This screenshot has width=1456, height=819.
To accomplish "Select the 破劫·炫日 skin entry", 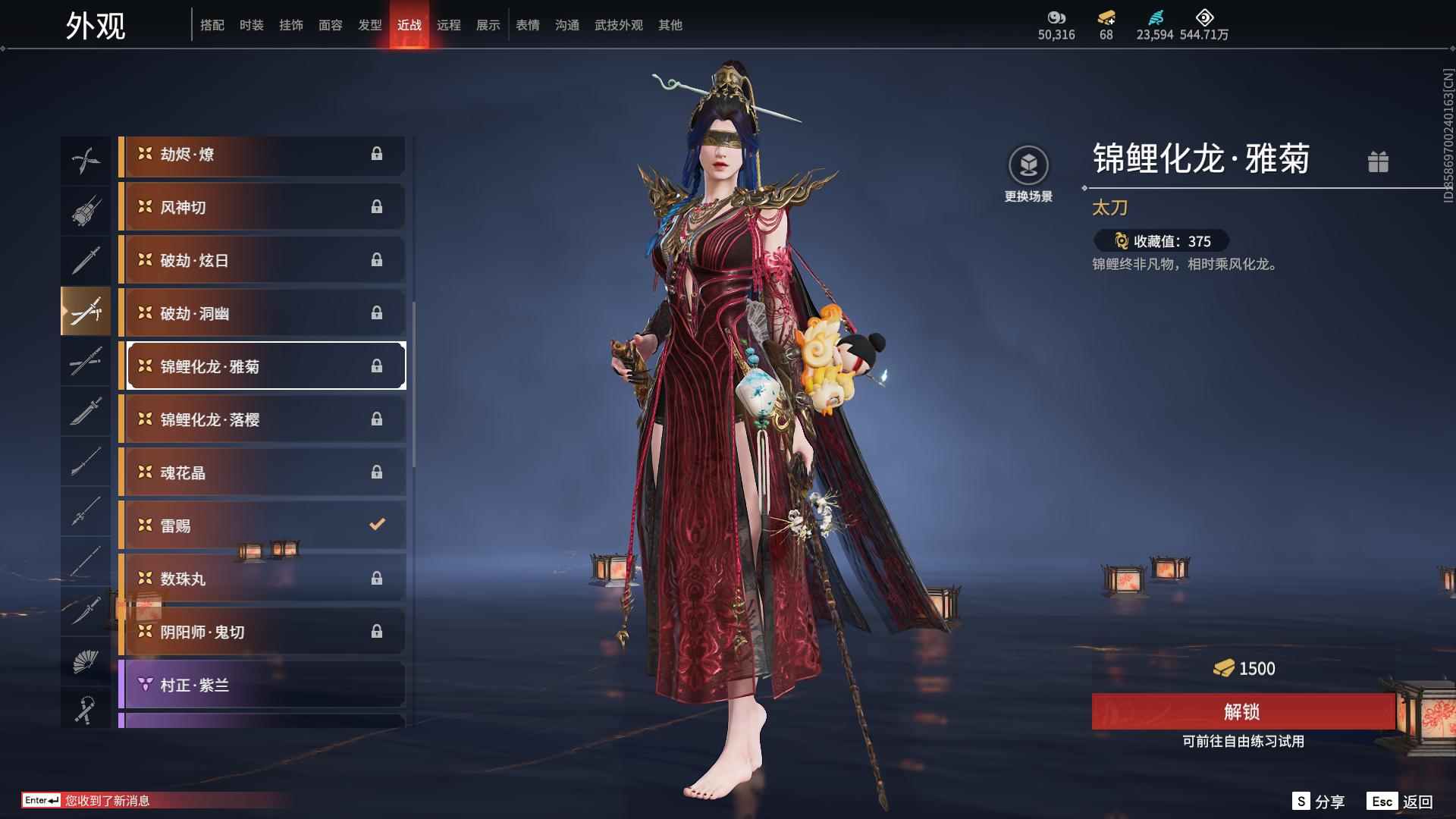I will pyautogui.click(x=262, y=259).
